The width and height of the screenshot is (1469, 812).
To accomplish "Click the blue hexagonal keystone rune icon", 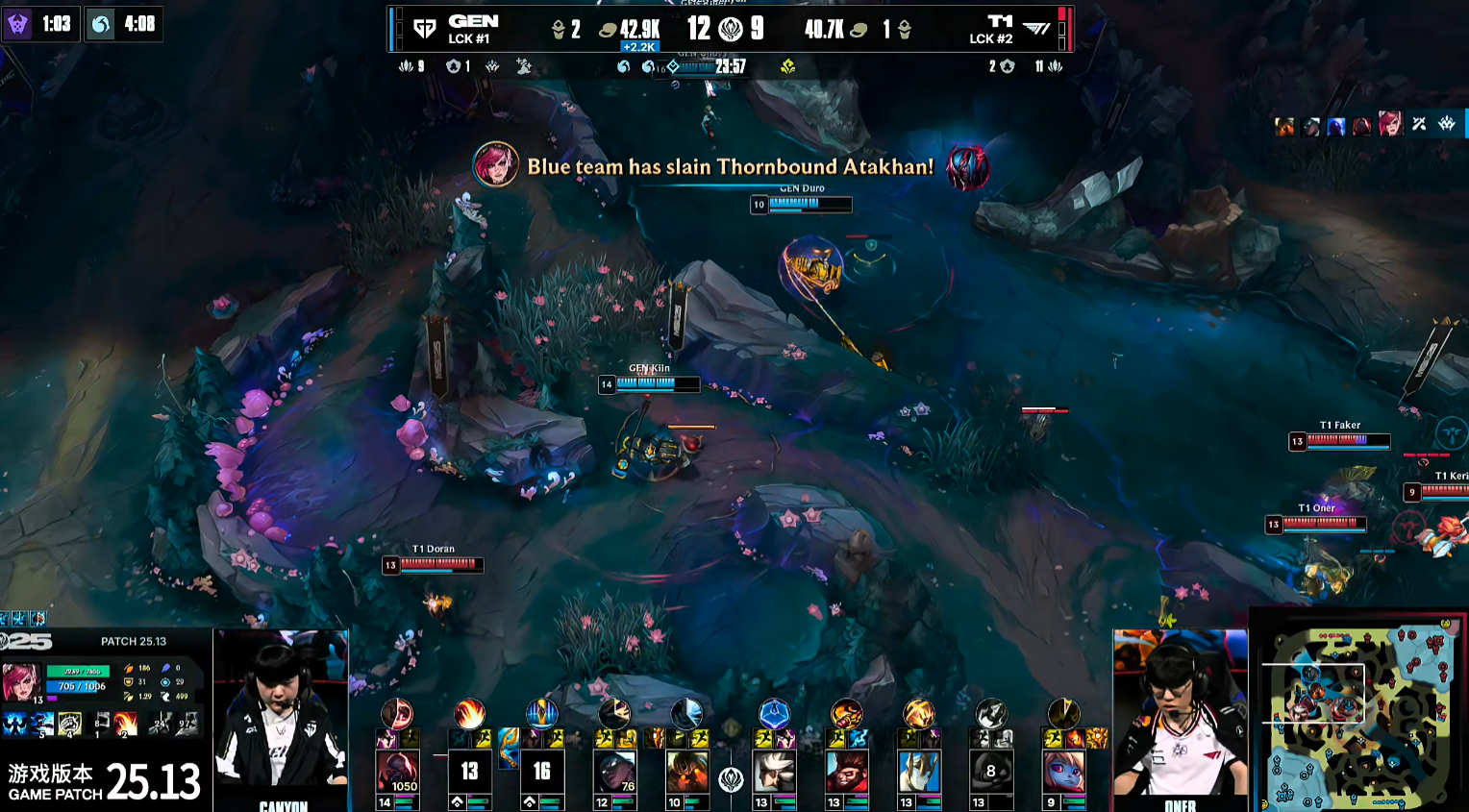I will (774, 714).
